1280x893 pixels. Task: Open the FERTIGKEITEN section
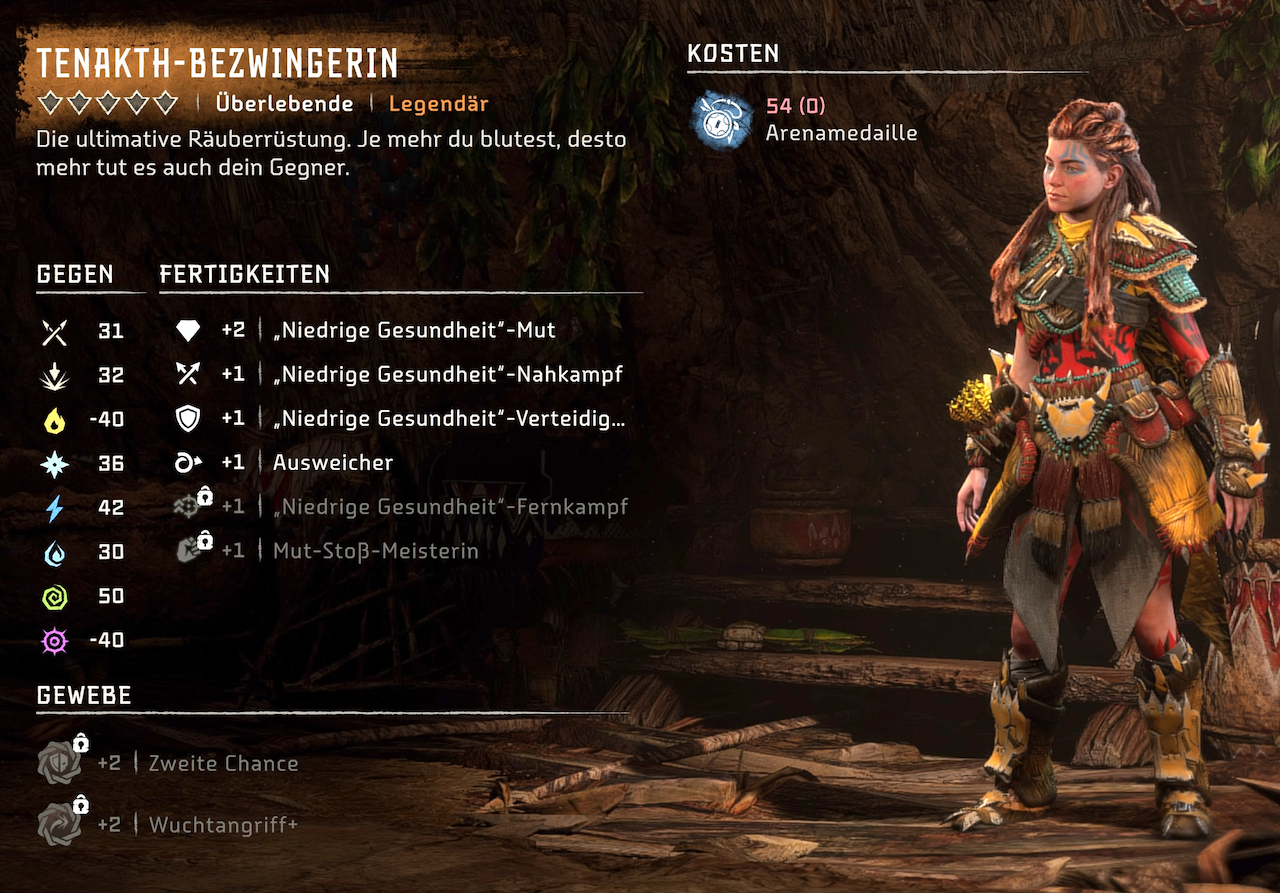point(243,273)
